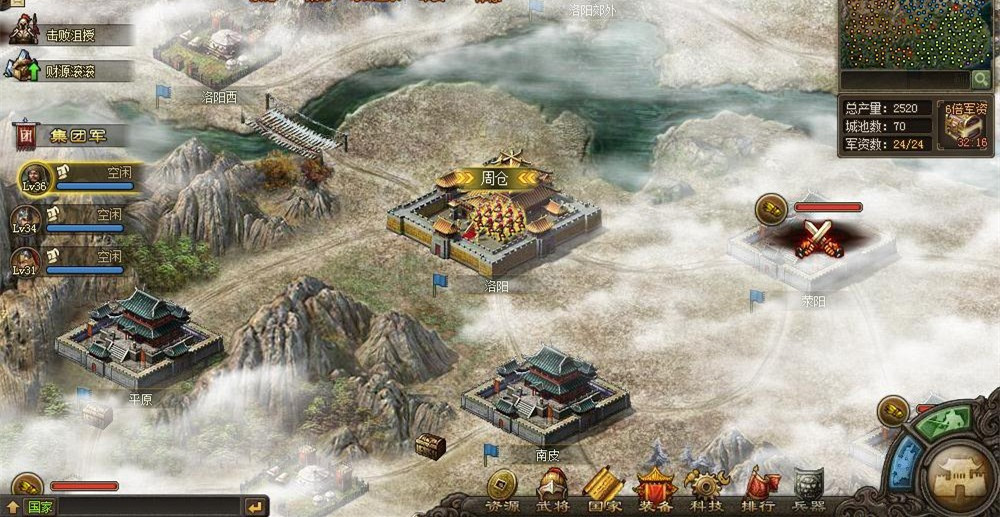Image resolution: width=1000 pixels, height=517 pixels.
Task: Open the 兵器 weapons menu
Action: 809,489
